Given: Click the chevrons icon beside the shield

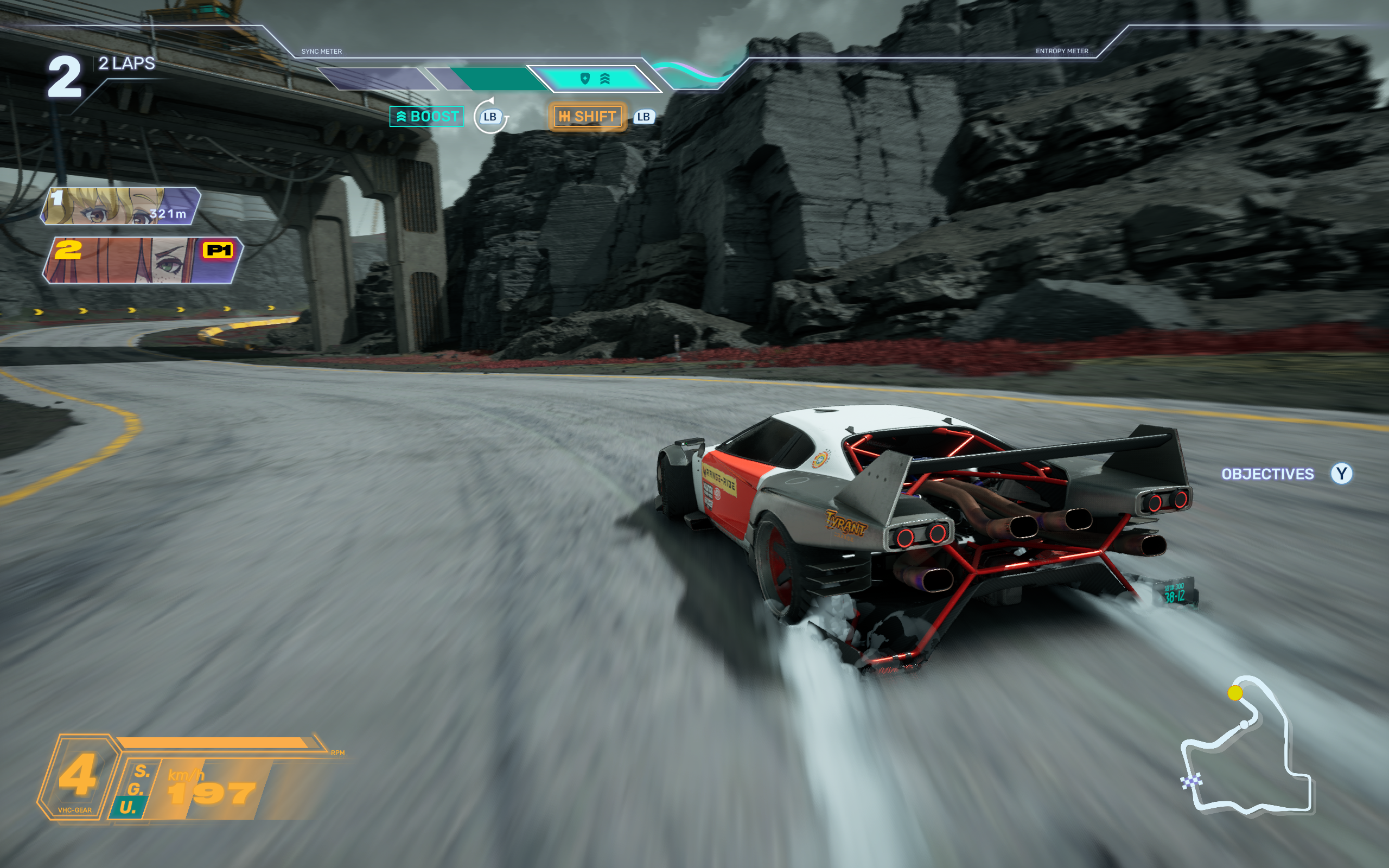Looking at the screenshot, I should tap(606, 79).
